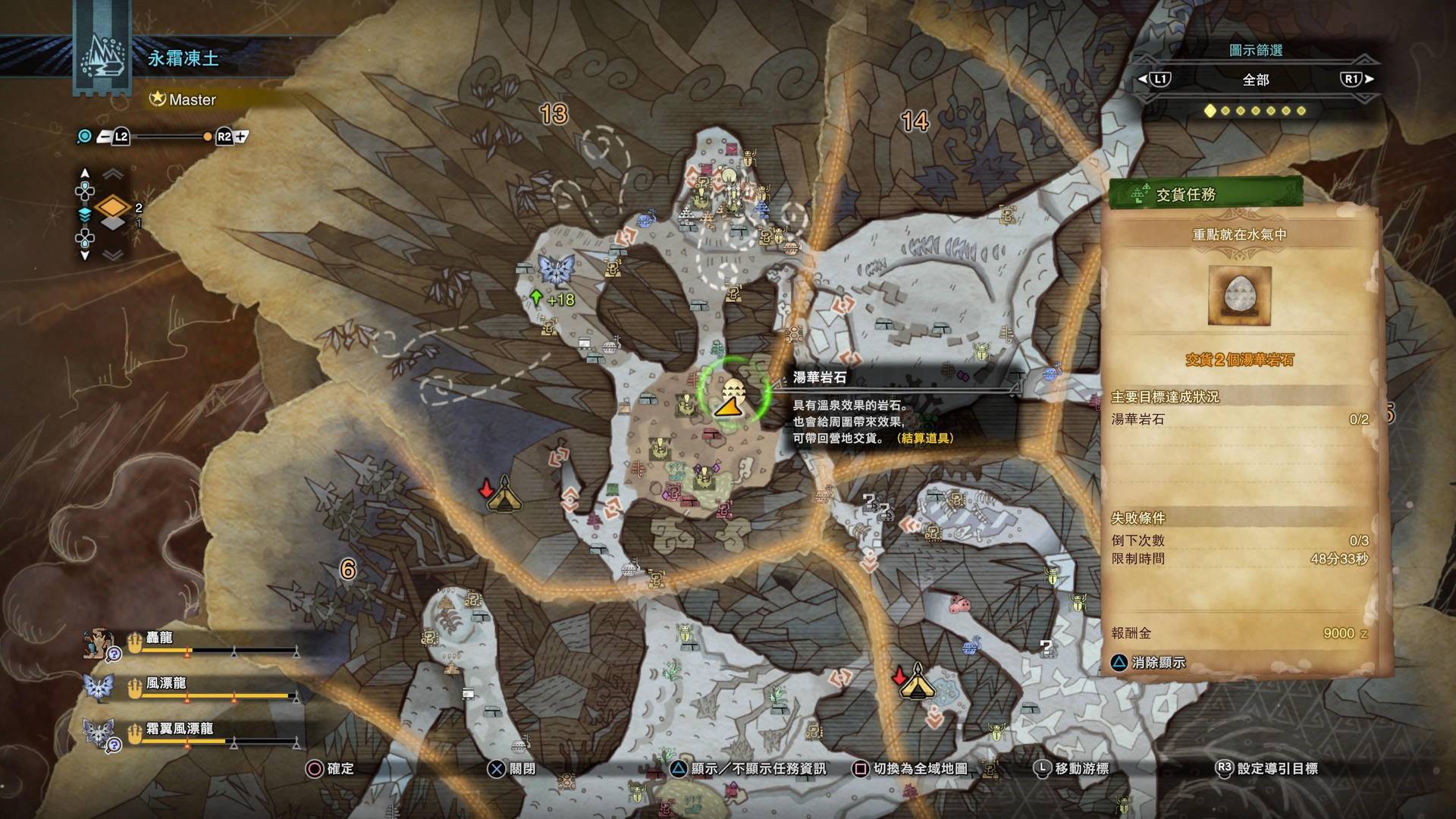This screenshot has width=1456, height=819.
Task: Choose the southeastern camp tent marker
Action: click(916, 680)
